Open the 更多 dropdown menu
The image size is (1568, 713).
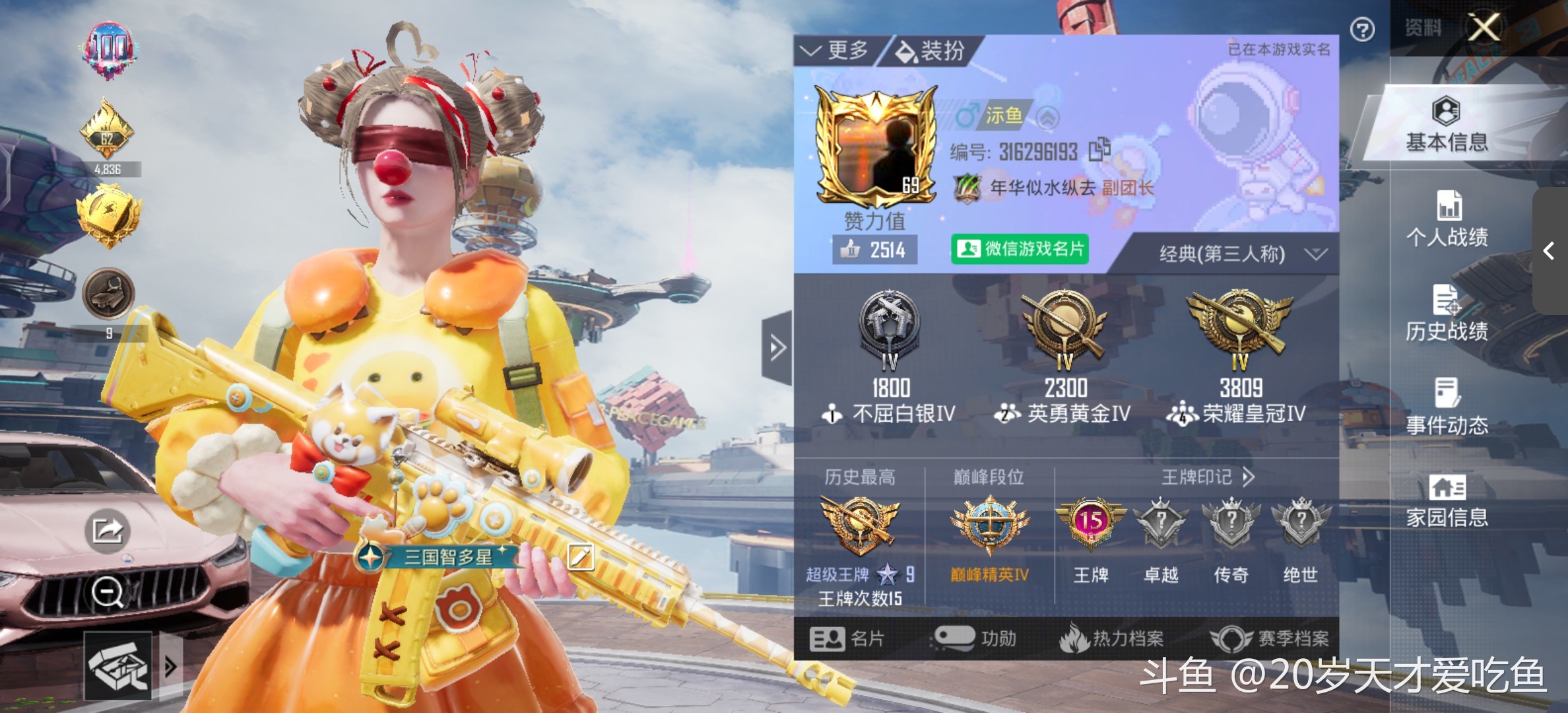(x=835, y=50)
